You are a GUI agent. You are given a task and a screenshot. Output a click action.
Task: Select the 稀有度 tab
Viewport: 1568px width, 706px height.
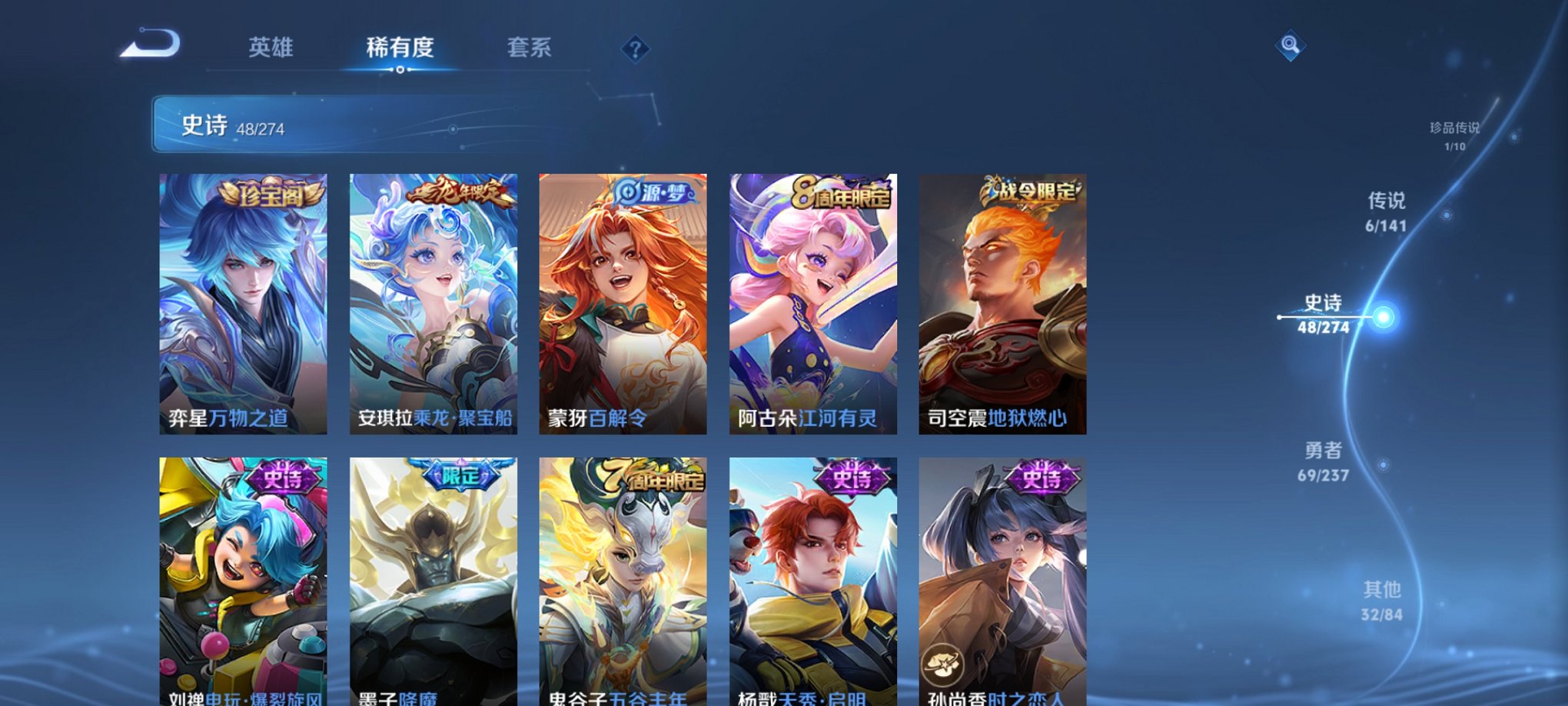point(400,48)
